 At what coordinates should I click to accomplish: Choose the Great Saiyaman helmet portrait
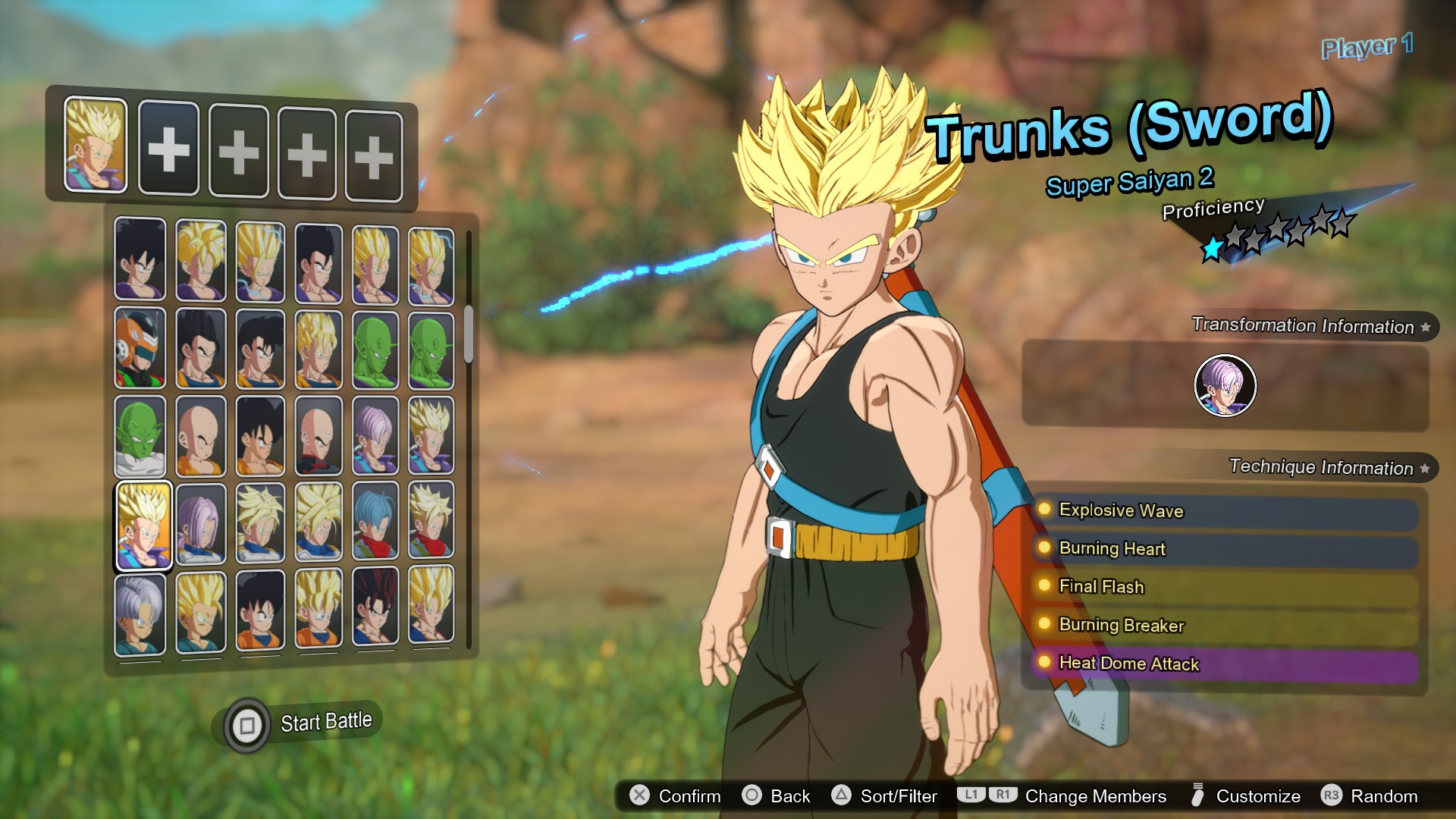[x=140, y=348]
